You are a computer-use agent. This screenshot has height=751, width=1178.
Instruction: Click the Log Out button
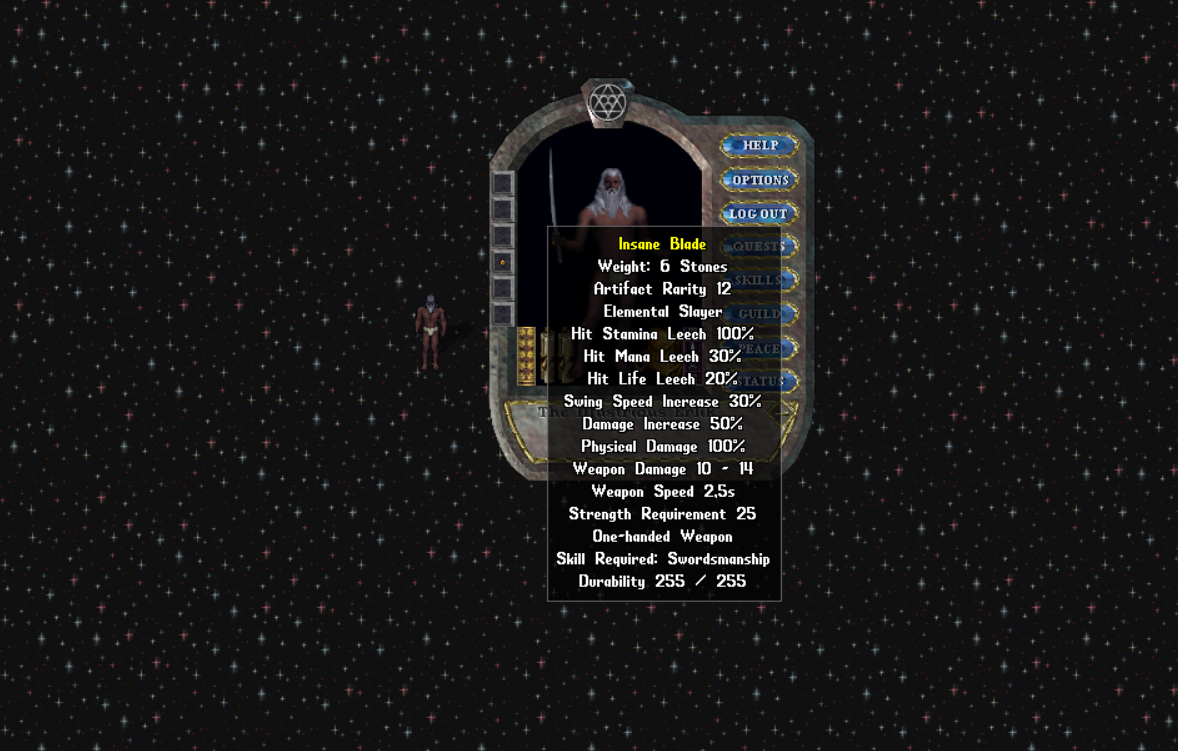pos(758,214)
